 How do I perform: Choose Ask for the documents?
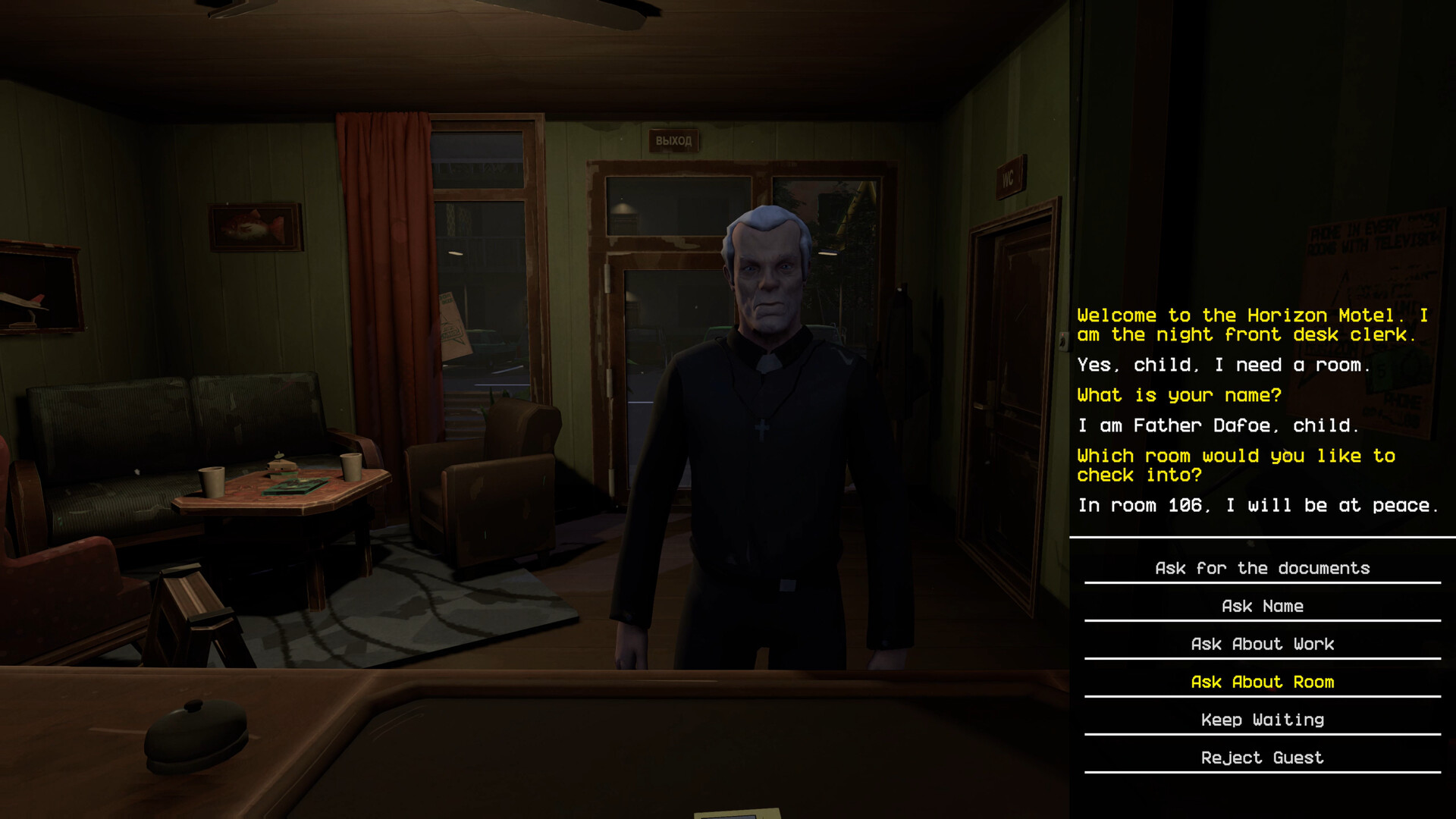1261,567
